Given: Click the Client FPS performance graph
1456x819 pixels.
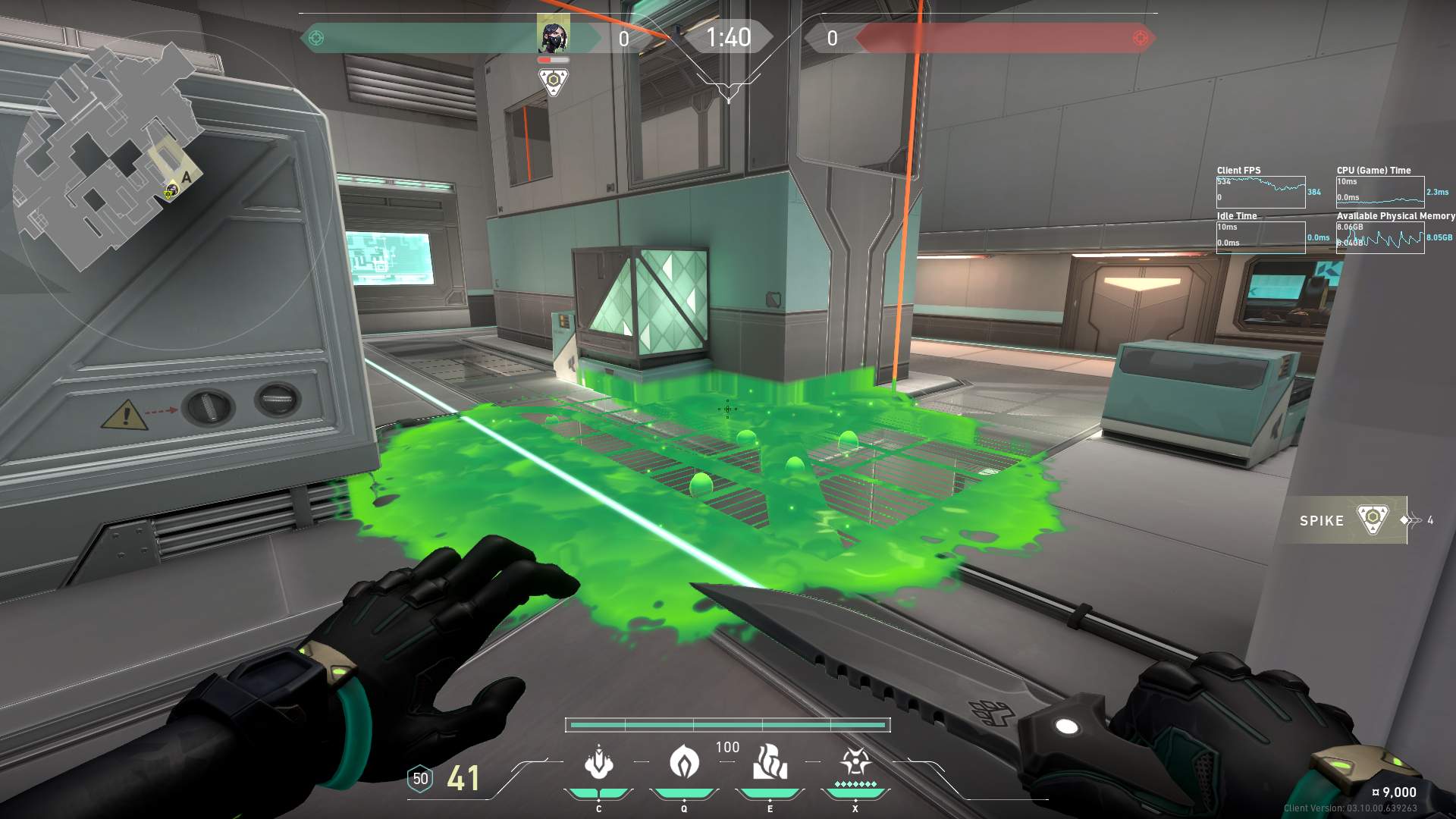Looking at the screenshot, I should click(1260, 192).
